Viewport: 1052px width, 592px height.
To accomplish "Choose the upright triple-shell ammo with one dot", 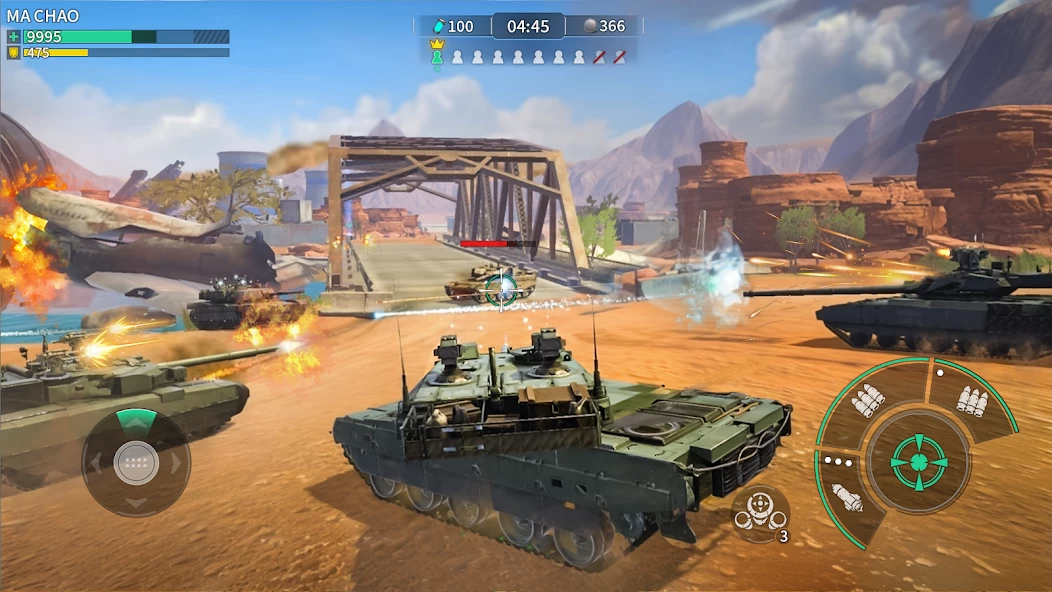I will (x=972, y=399).
